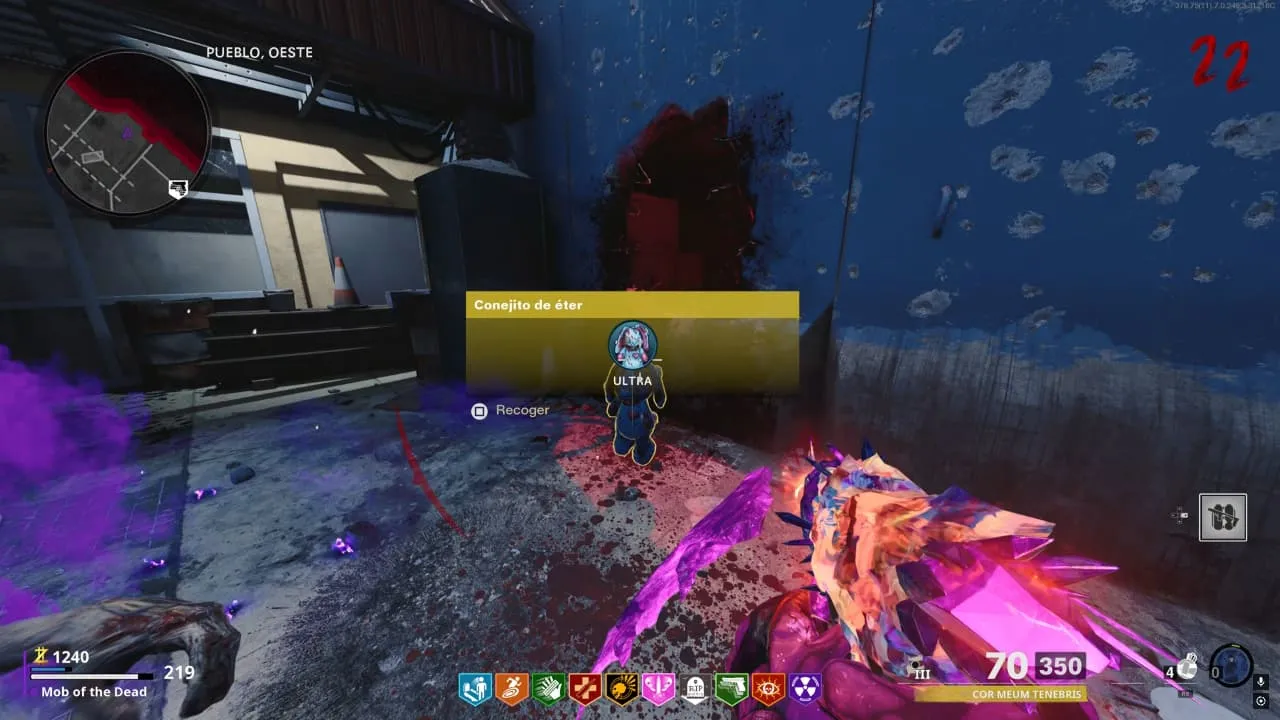
Task: Select the grenade equipment icon
Action: click(x=1188, y=665)
